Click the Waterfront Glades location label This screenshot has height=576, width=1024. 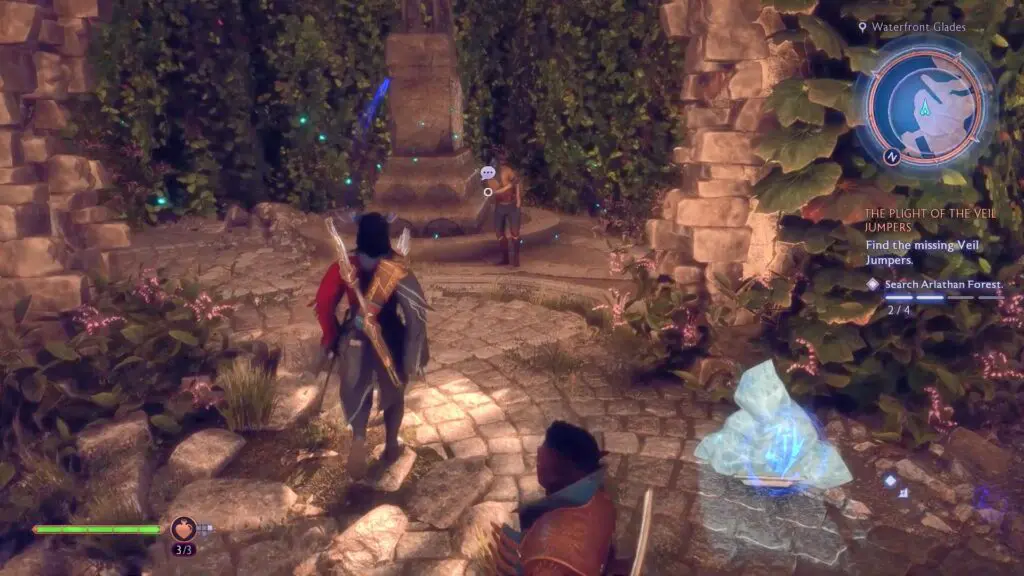click(x=917, y=28)
